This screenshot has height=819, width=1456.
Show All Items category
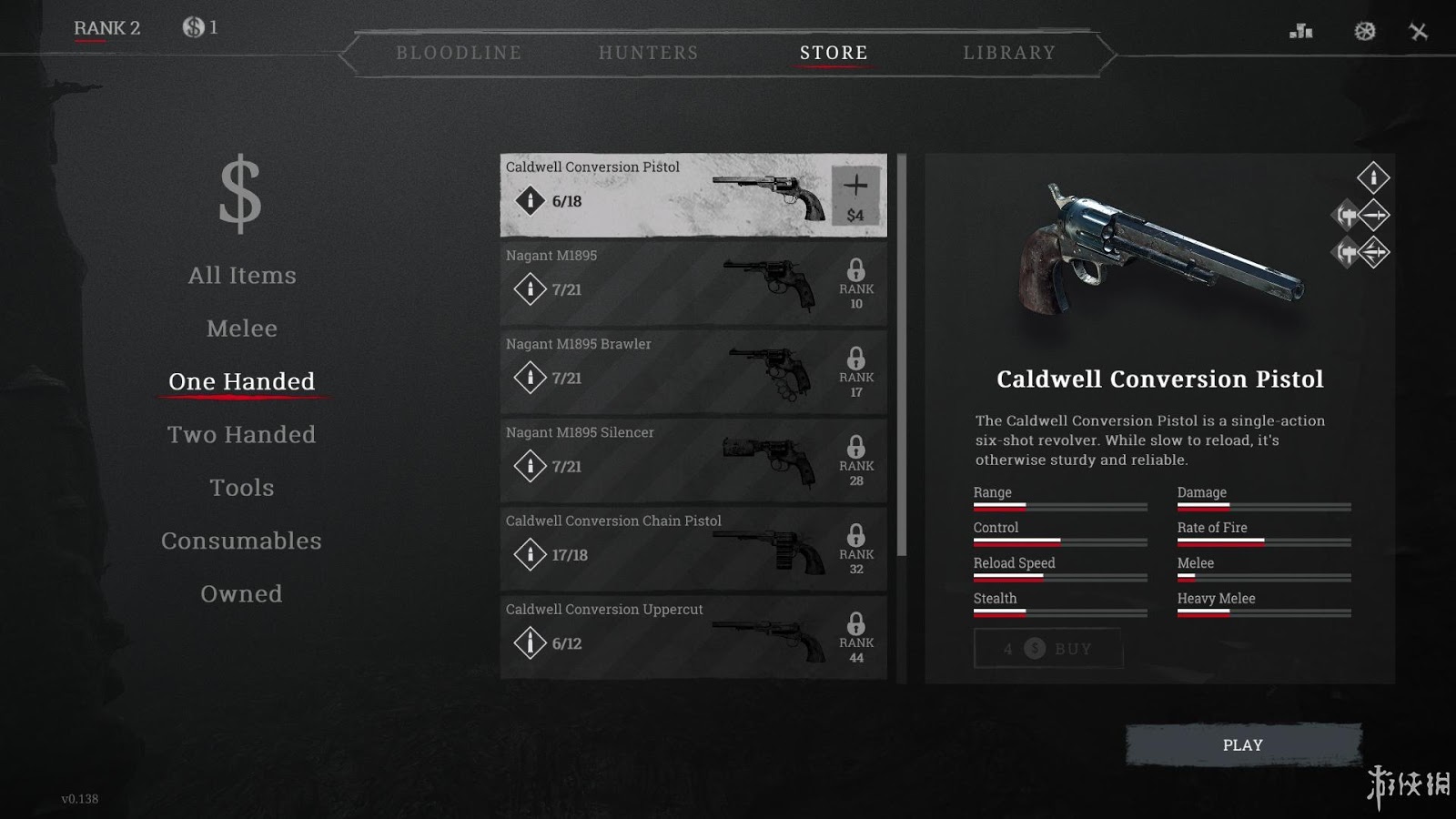[242, 276]
